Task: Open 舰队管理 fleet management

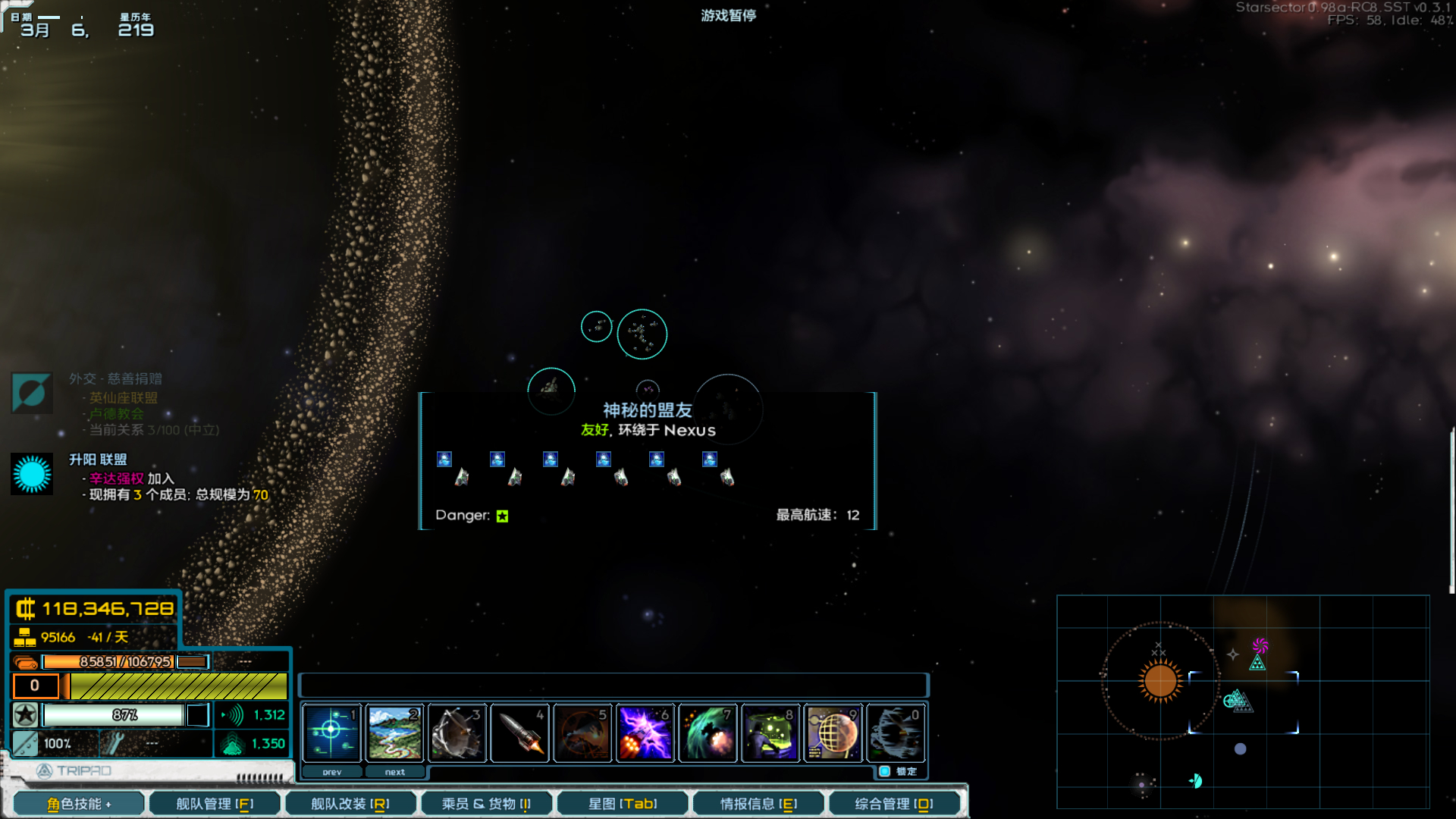Action: pyautogui.click(x=215, y=804)
